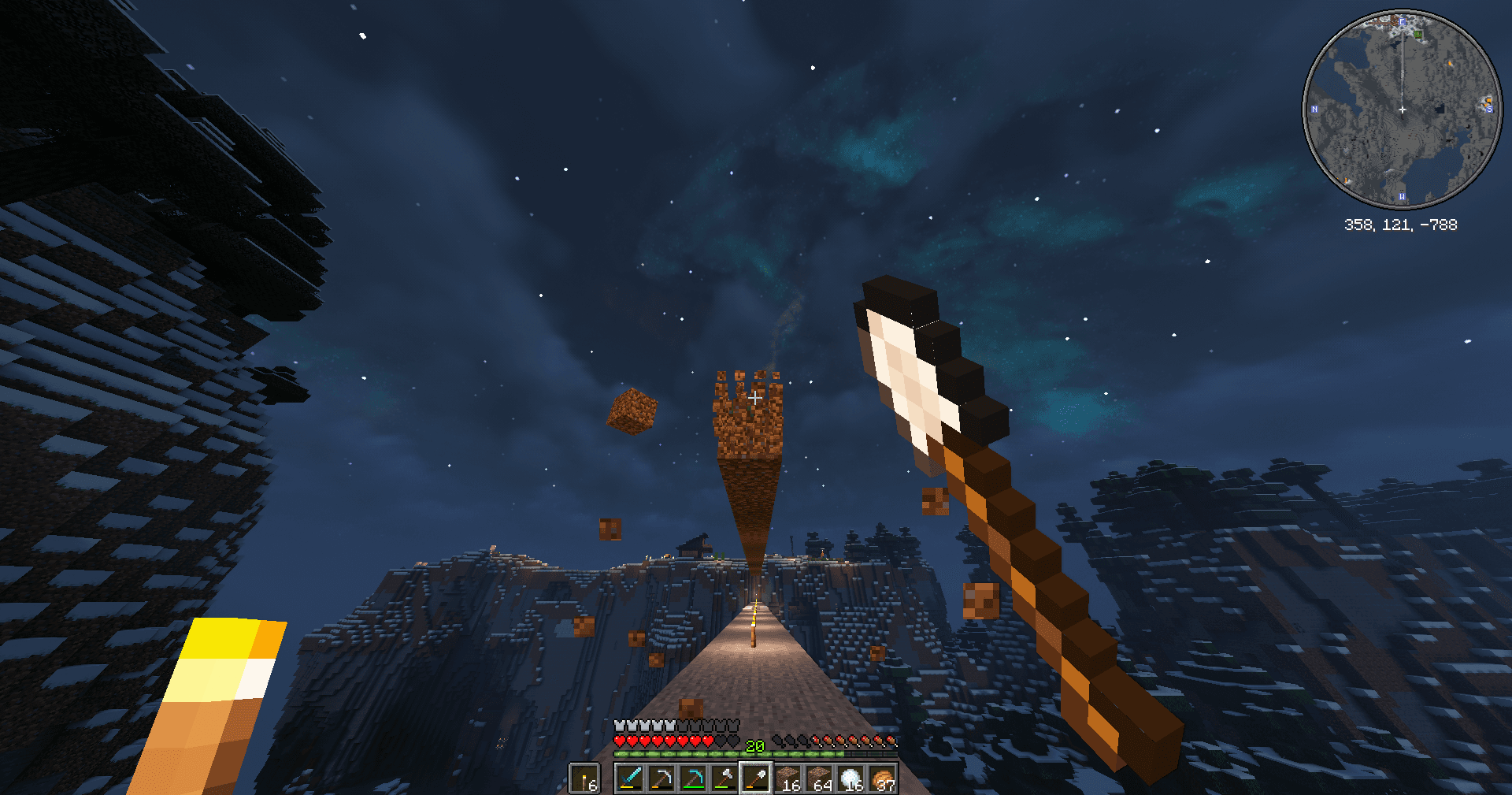Click the N compass marker on minimap
Screen dimensions: 1512x795
pyautogui.click(x=1314, y=109)
